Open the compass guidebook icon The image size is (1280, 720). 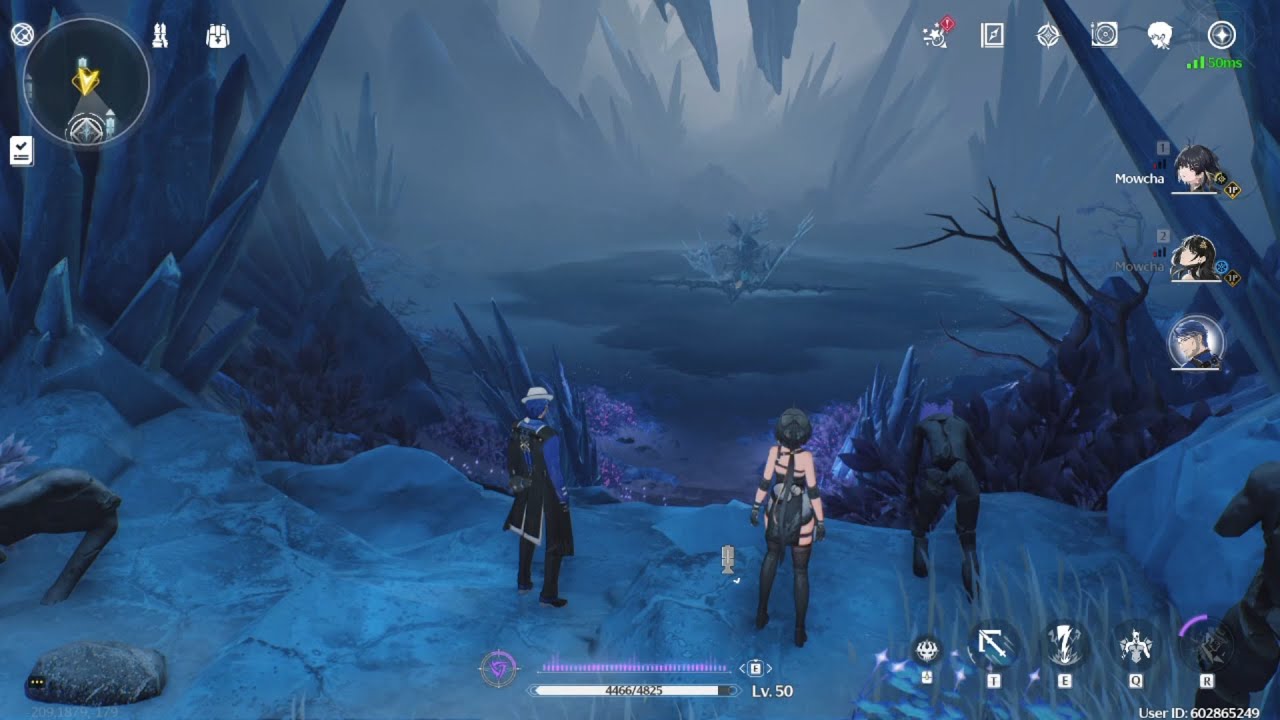(992, 36)
